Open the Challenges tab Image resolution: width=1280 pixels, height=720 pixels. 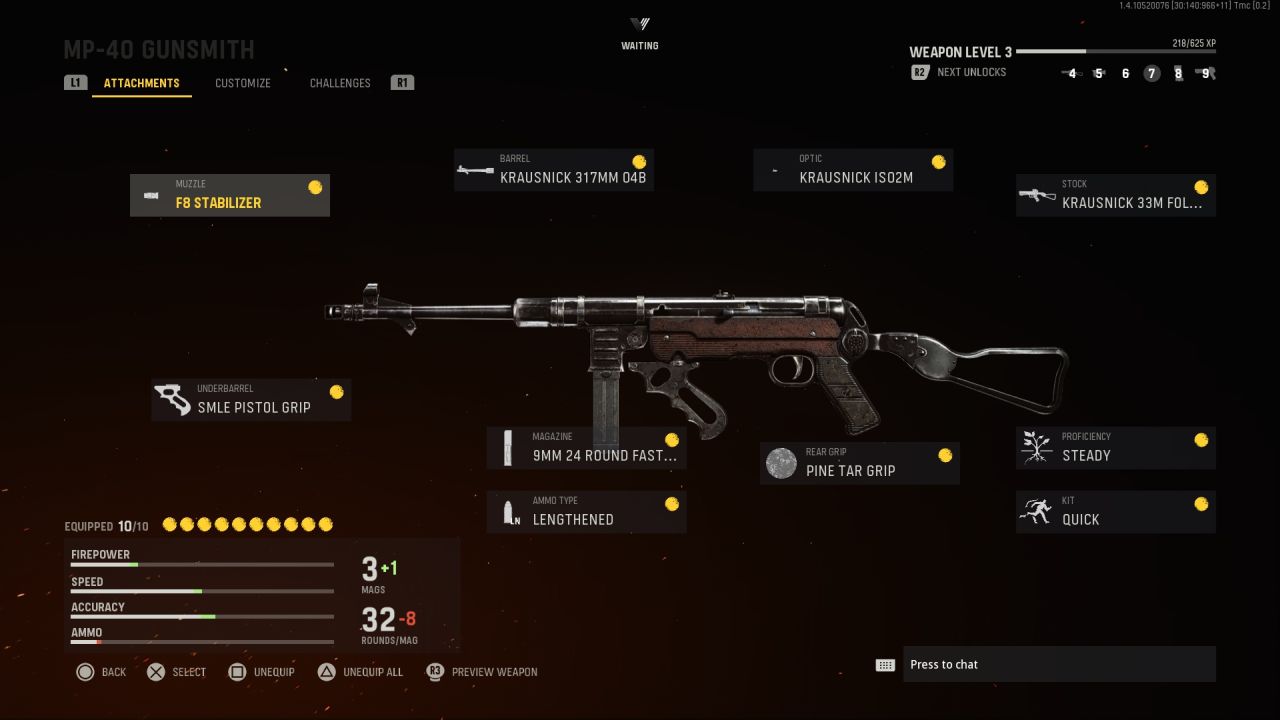pyautogui.click(x=340, y=83)
